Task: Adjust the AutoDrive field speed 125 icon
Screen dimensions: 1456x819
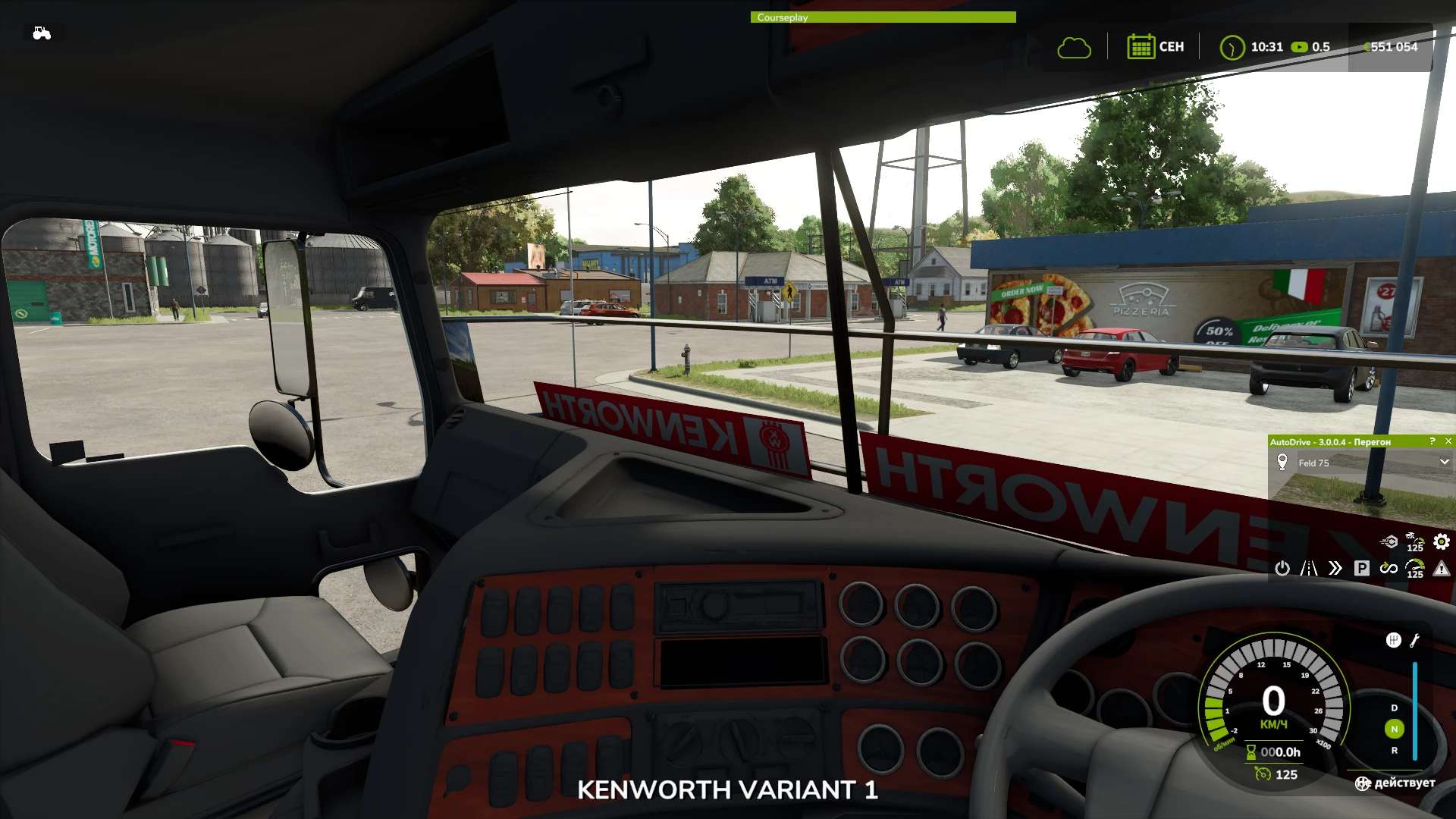Action: (1415, 541)
